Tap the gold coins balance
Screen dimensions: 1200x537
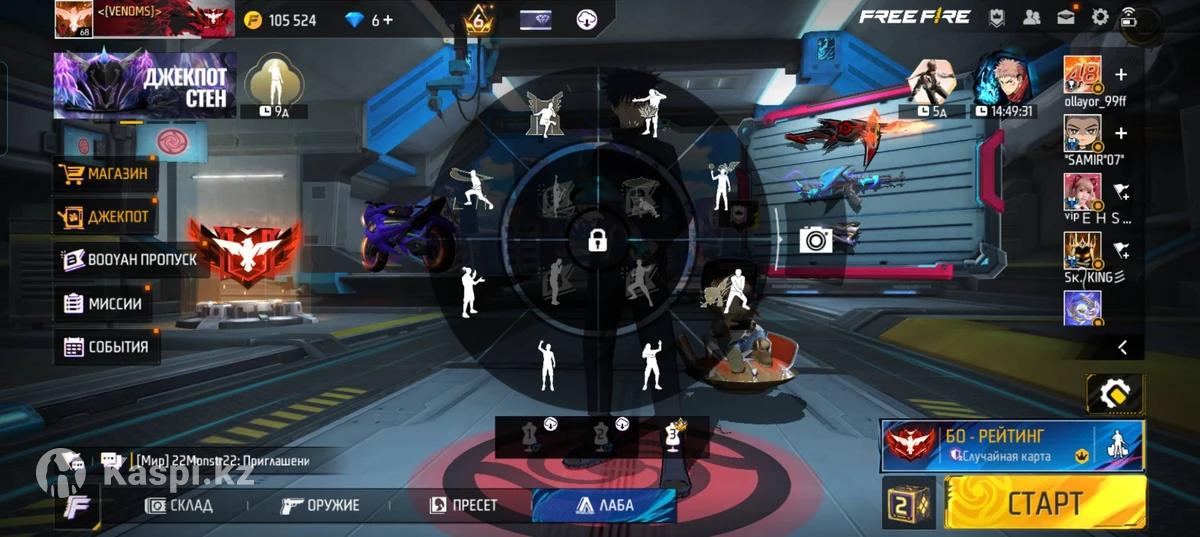tap(280, 20)
